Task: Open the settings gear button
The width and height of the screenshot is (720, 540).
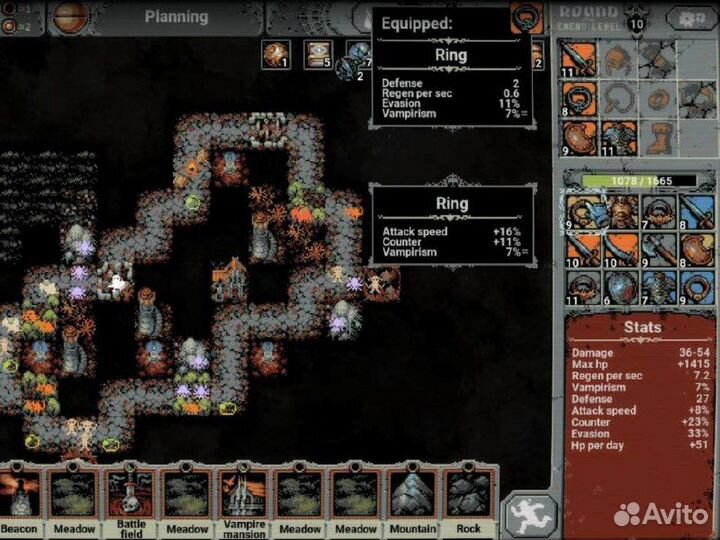Action: (691, 19)
